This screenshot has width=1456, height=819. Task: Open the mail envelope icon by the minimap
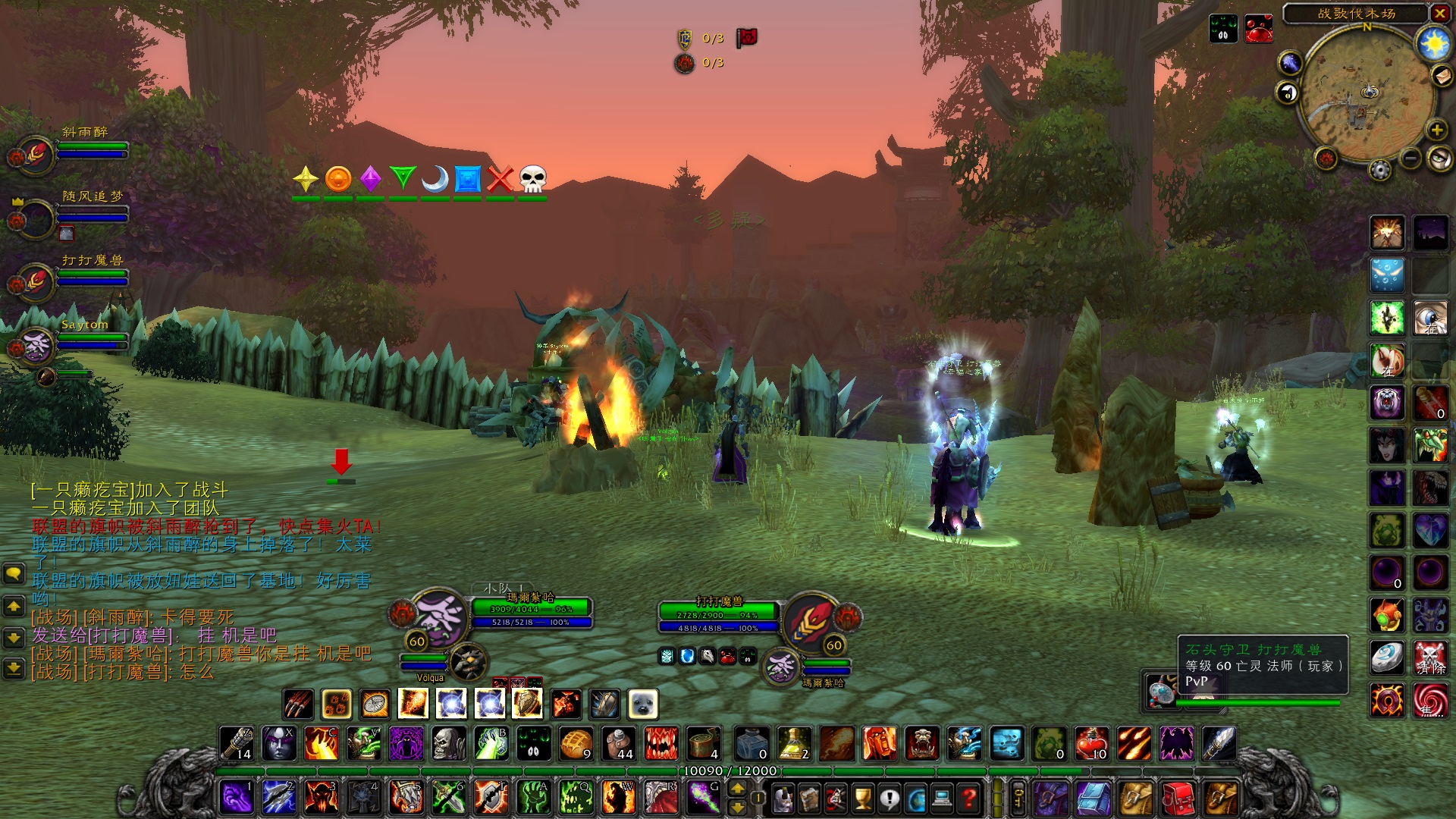pyautogui.click(x=1440, y=76)
